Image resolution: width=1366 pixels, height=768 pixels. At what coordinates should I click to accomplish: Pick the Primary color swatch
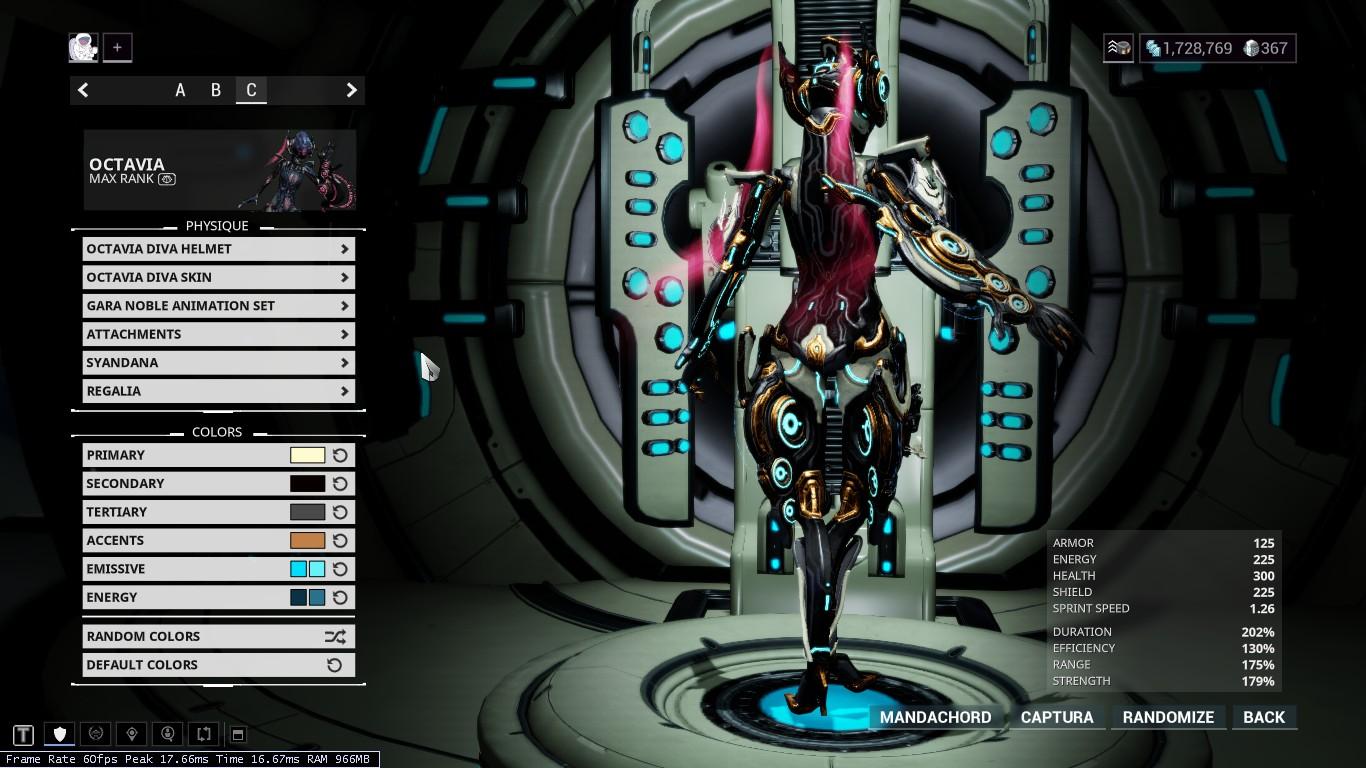[307, 455]
